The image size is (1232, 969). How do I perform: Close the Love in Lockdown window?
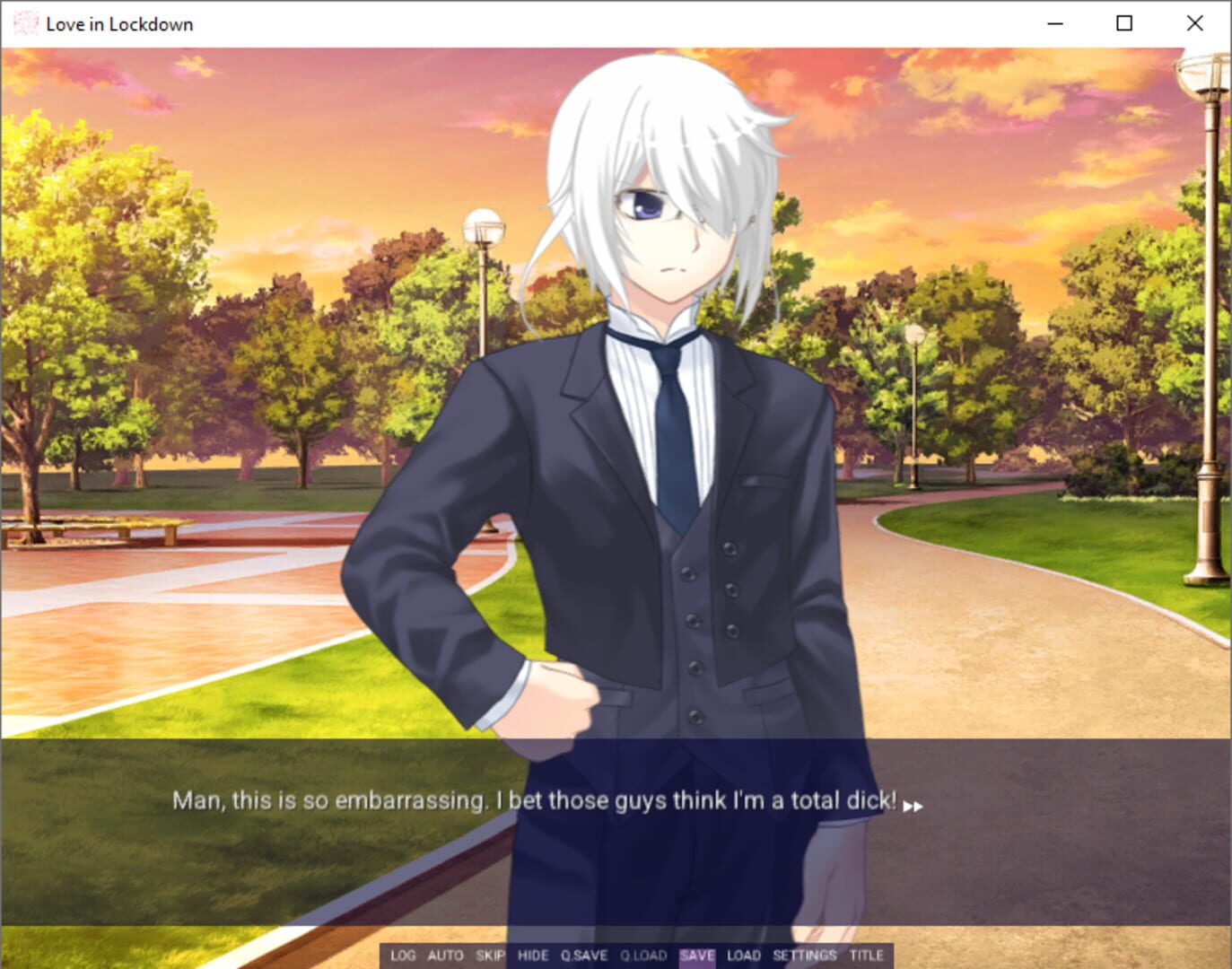pos(1194,23)
